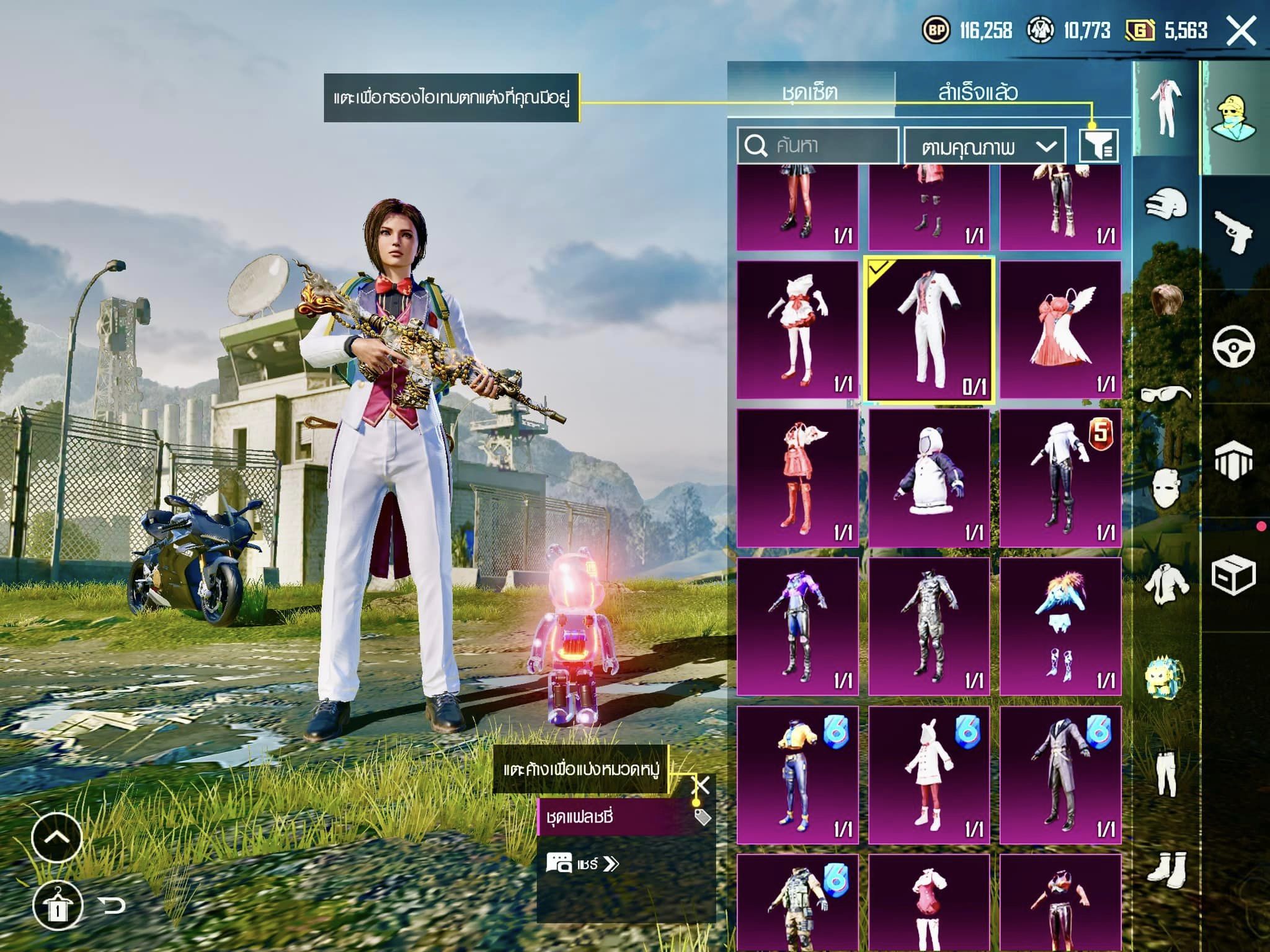Show the helmet items category

(1166, 203)
